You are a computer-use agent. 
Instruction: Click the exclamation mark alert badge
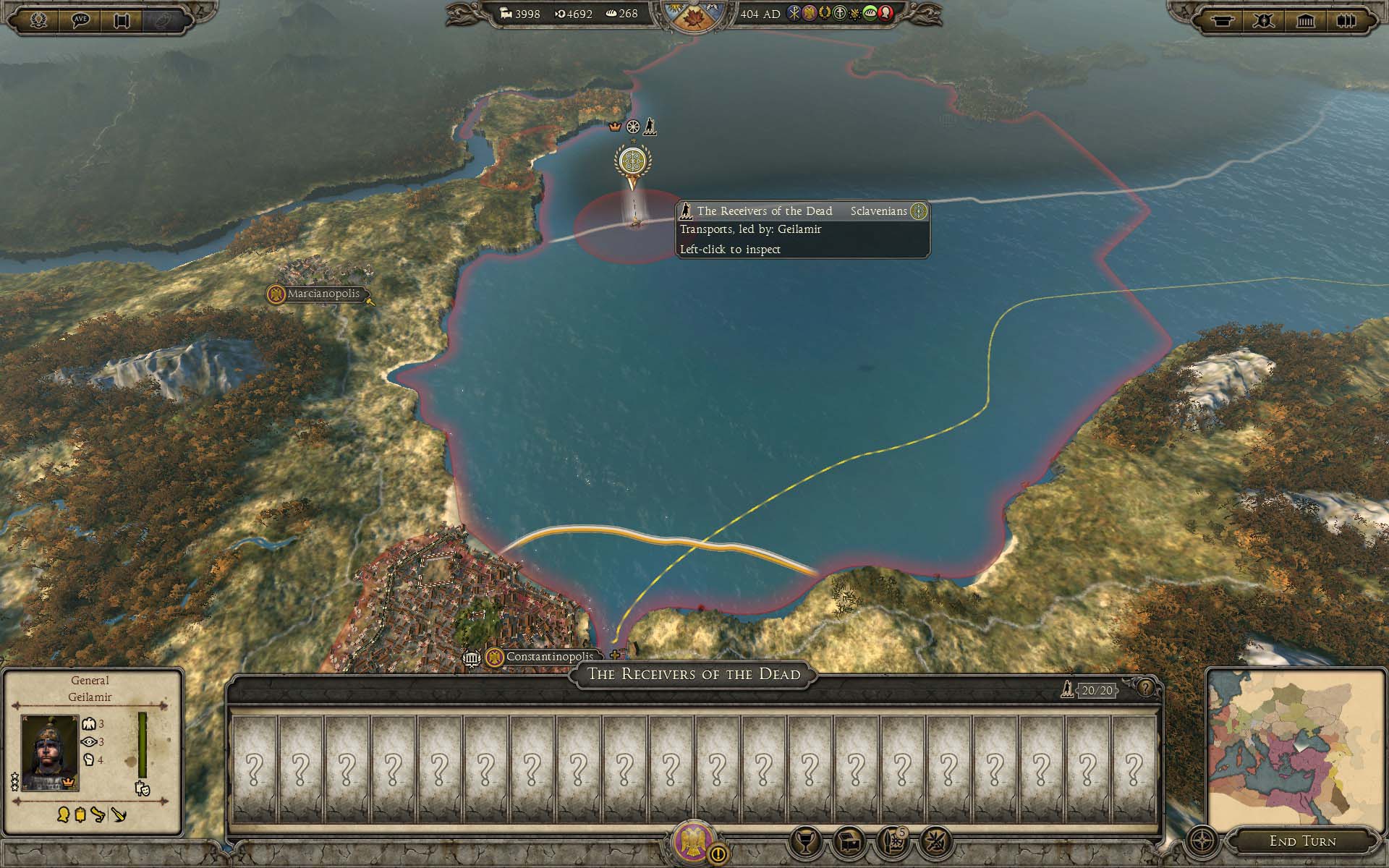(x=718, y=854)
